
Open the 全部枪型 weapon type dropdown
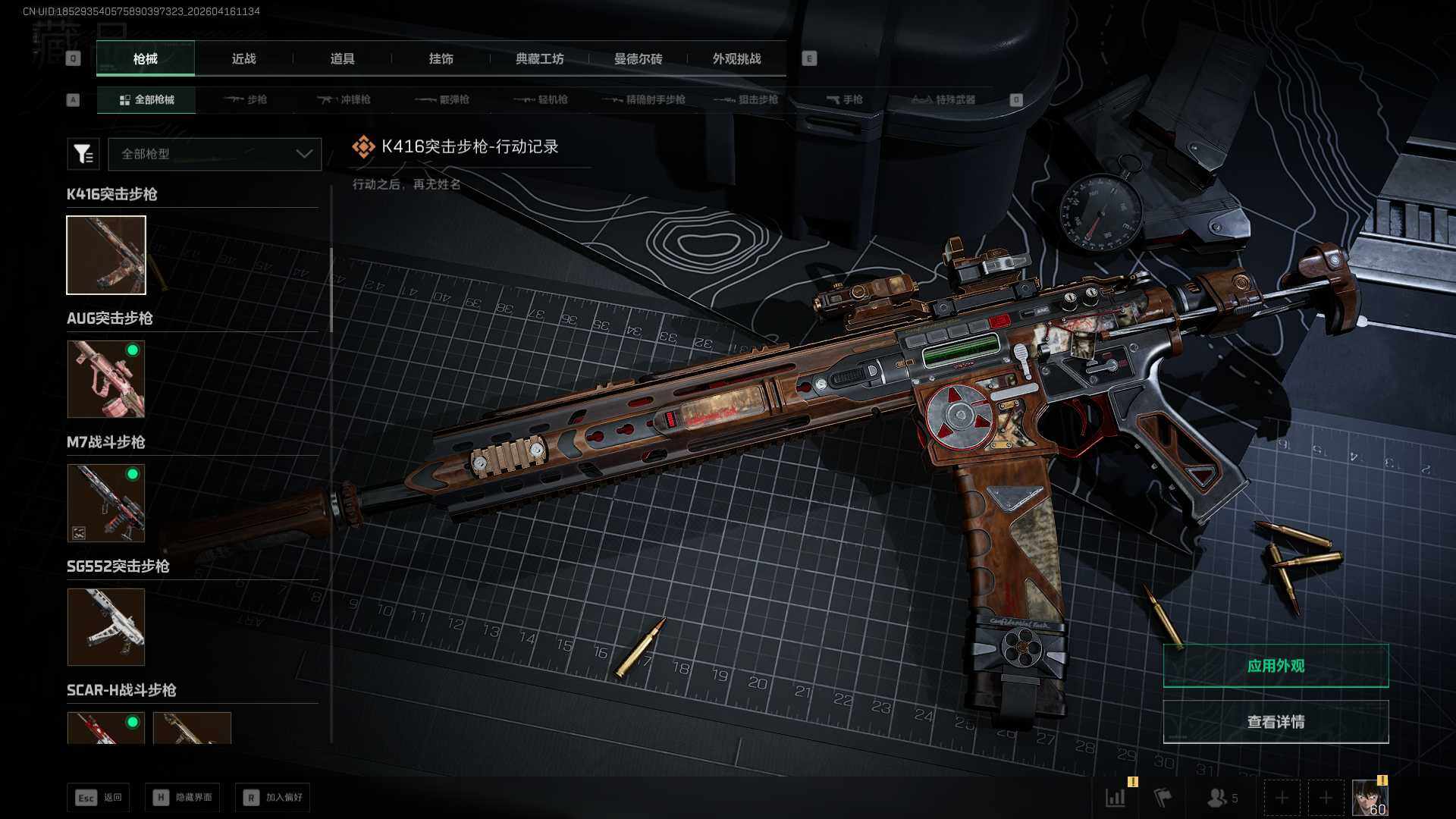[x=215, y=154]
